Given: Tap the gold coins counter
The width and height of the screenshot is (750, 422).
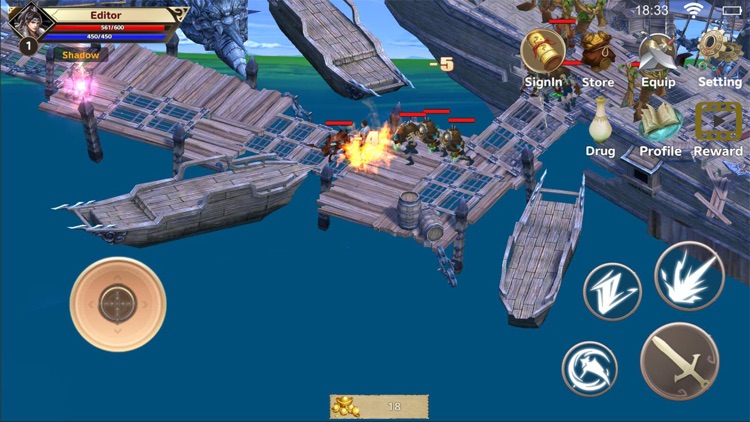Looking at the screenshot, I should coord(379,406).
